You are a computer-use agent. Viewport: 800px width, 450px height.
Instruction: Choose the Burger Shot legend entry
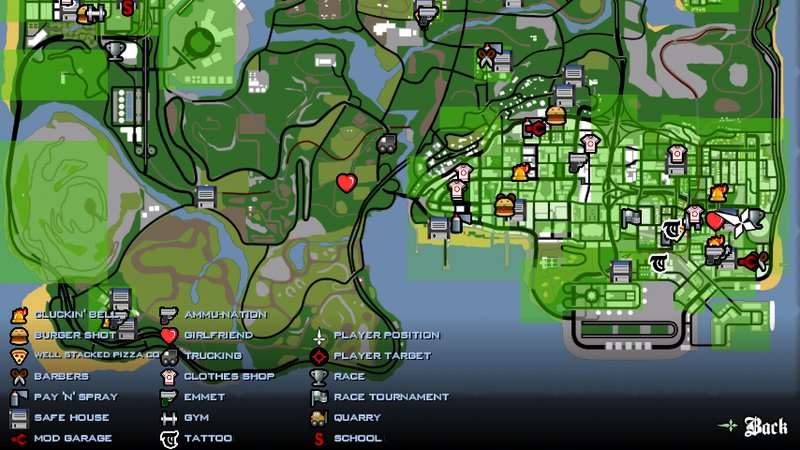coord(75,335)
